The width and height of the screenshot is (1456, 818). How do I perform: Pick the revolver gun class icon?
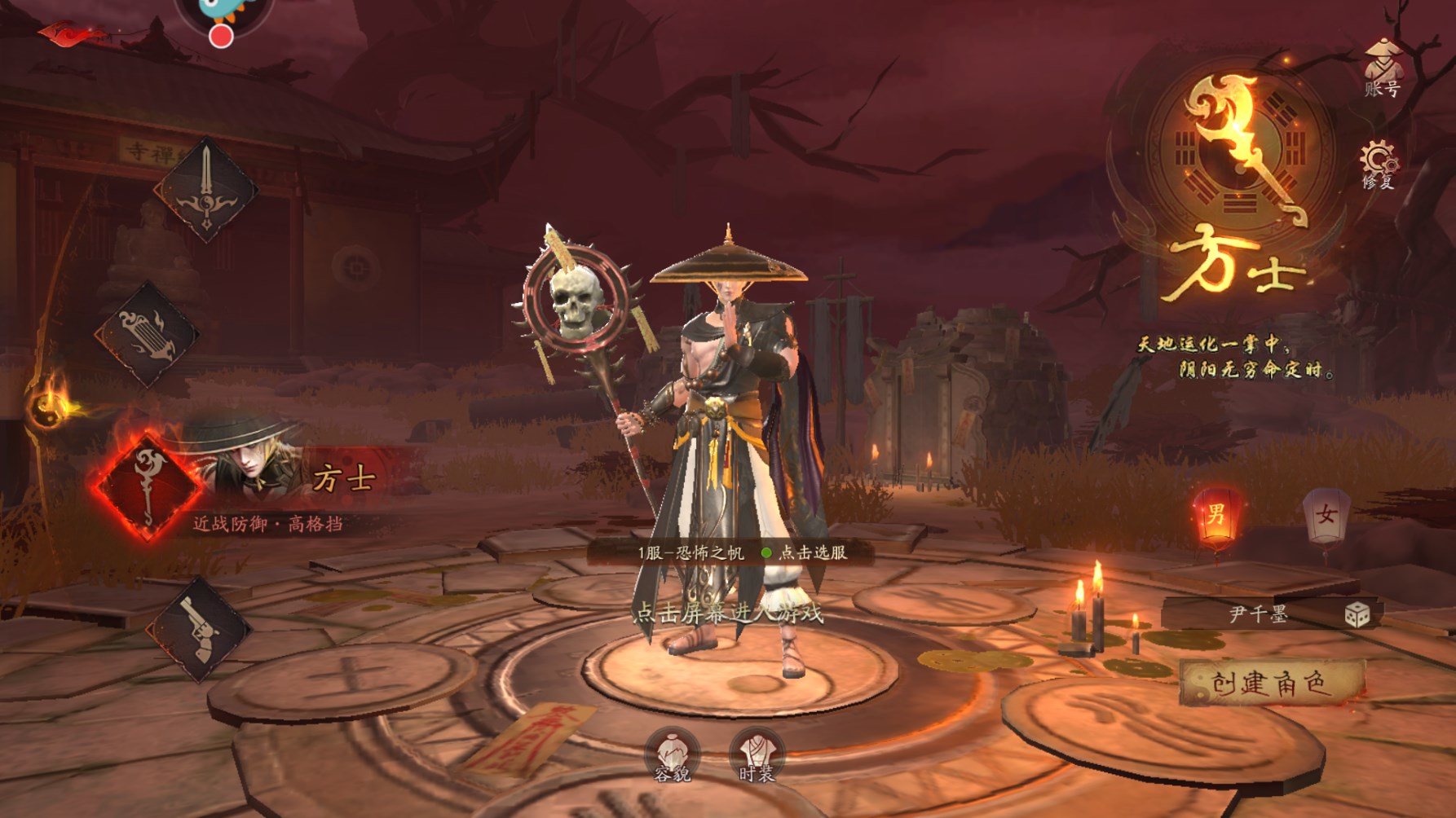tap(197, 629)
